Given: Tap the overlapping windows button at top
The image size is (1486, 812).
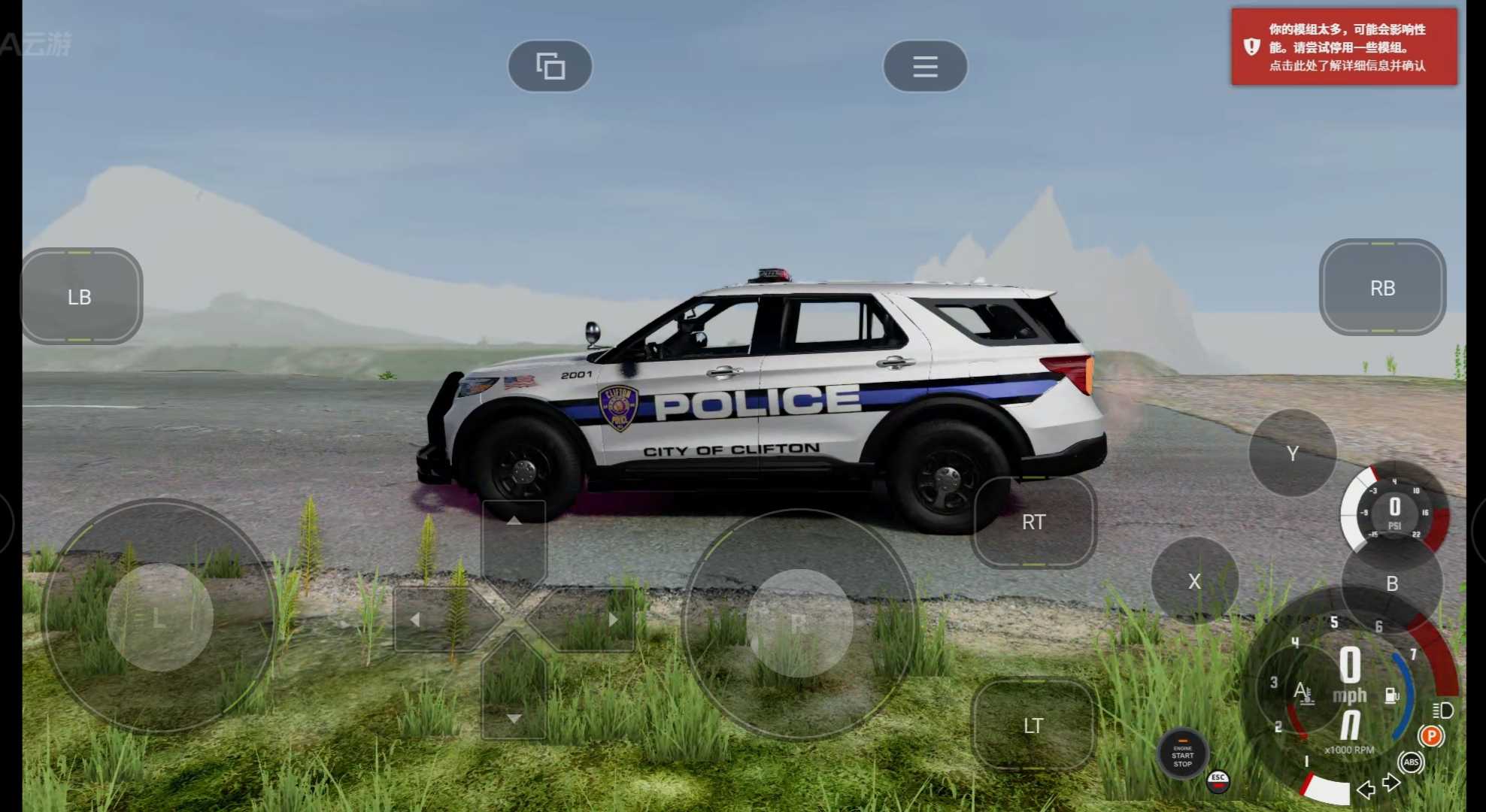Looking at the screenshot, I should 550,66.
